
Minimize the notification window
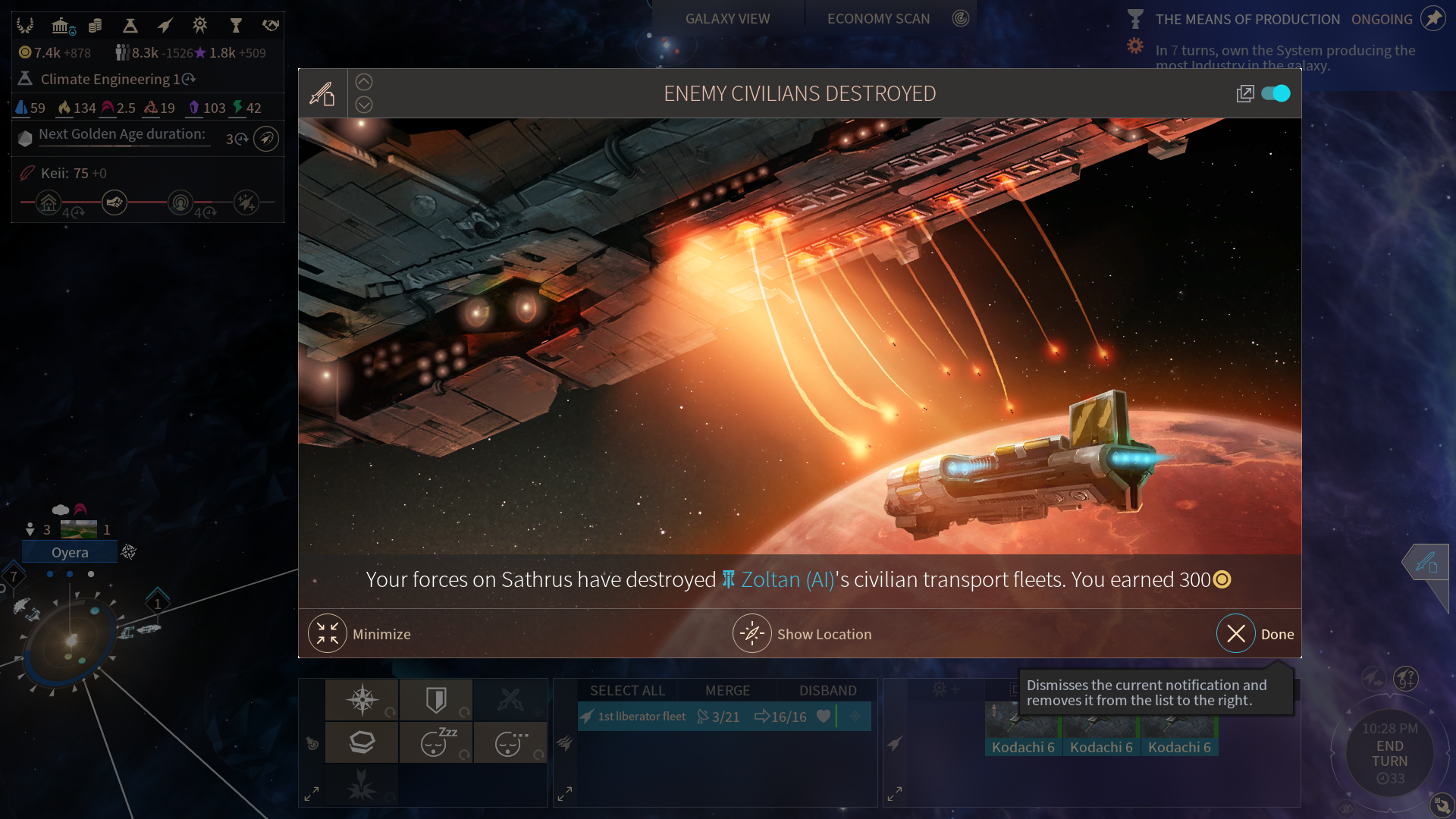(328, 634)
